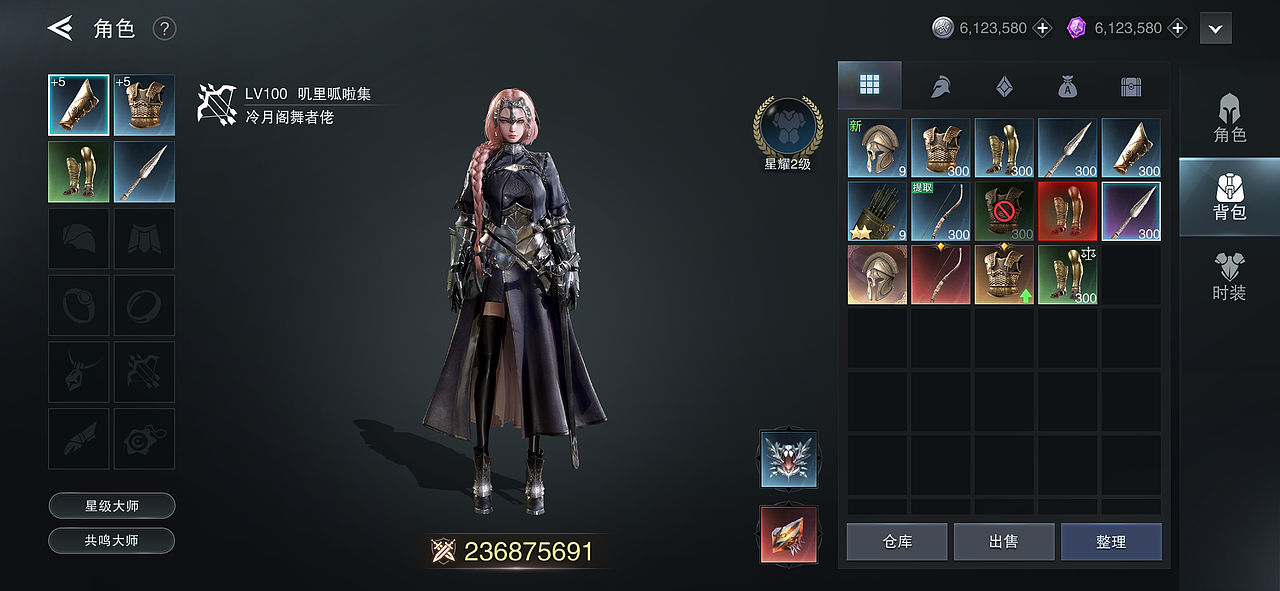Switch to the 时装 side tab
The image size is (1280, 591).
tap(1229, 277)
